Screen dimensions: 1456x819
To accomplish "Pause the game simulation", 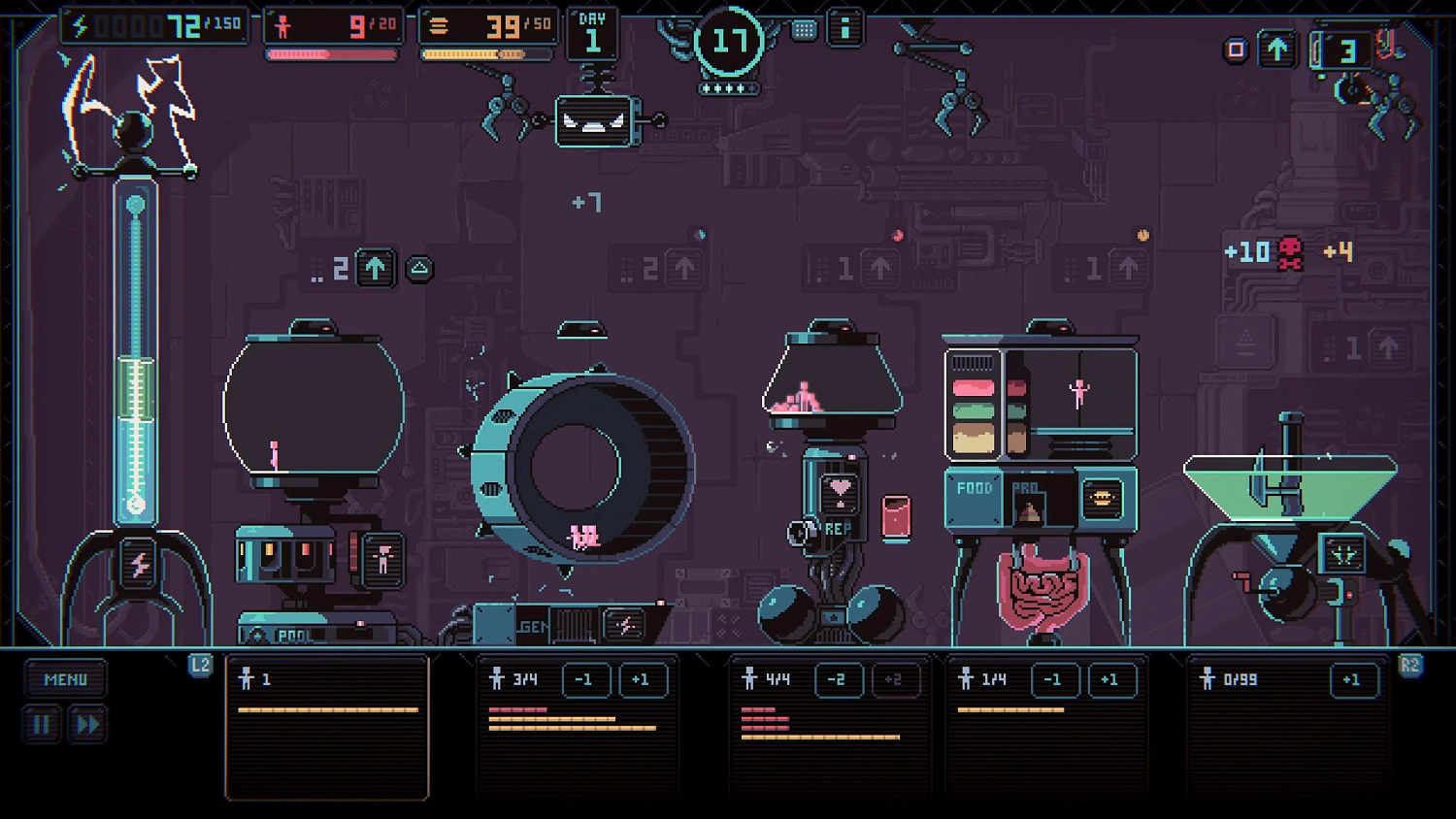I will pos(42,725).
